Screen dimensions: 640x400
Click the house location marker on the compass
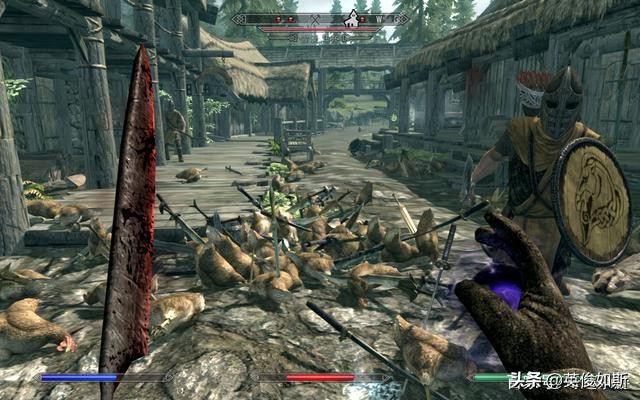tap(351, 19)
